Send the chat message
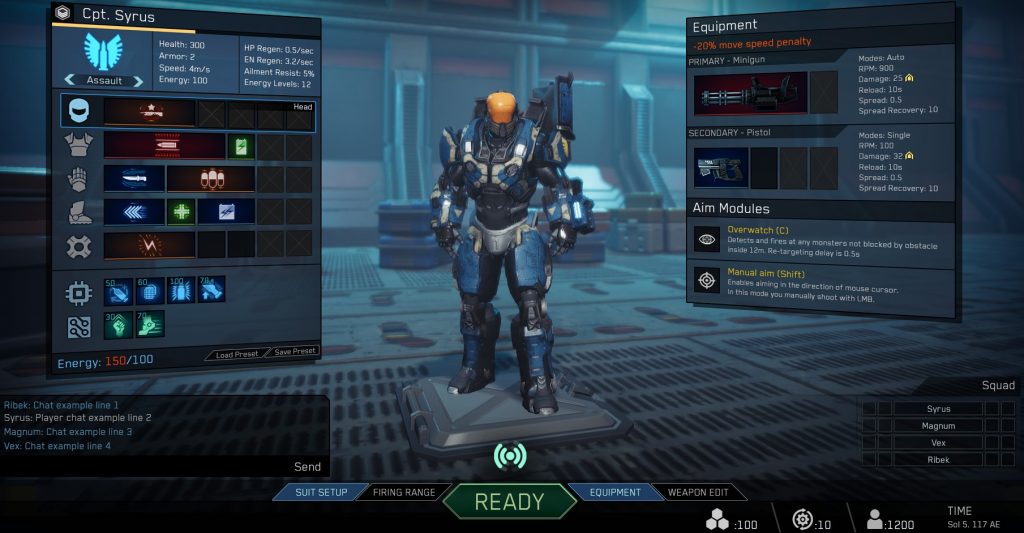Viewport: 1024px width, 533px height. (x=307, y=466)
